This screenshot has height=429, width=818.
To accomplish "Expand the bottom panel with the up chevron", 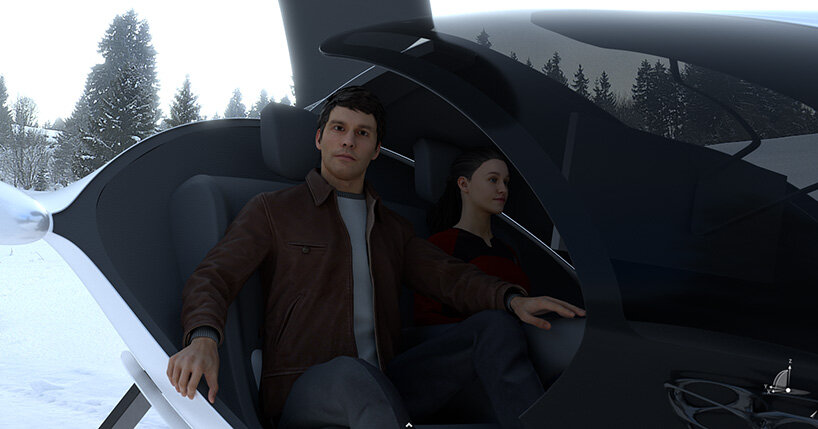I will click(x=407, y=424).
